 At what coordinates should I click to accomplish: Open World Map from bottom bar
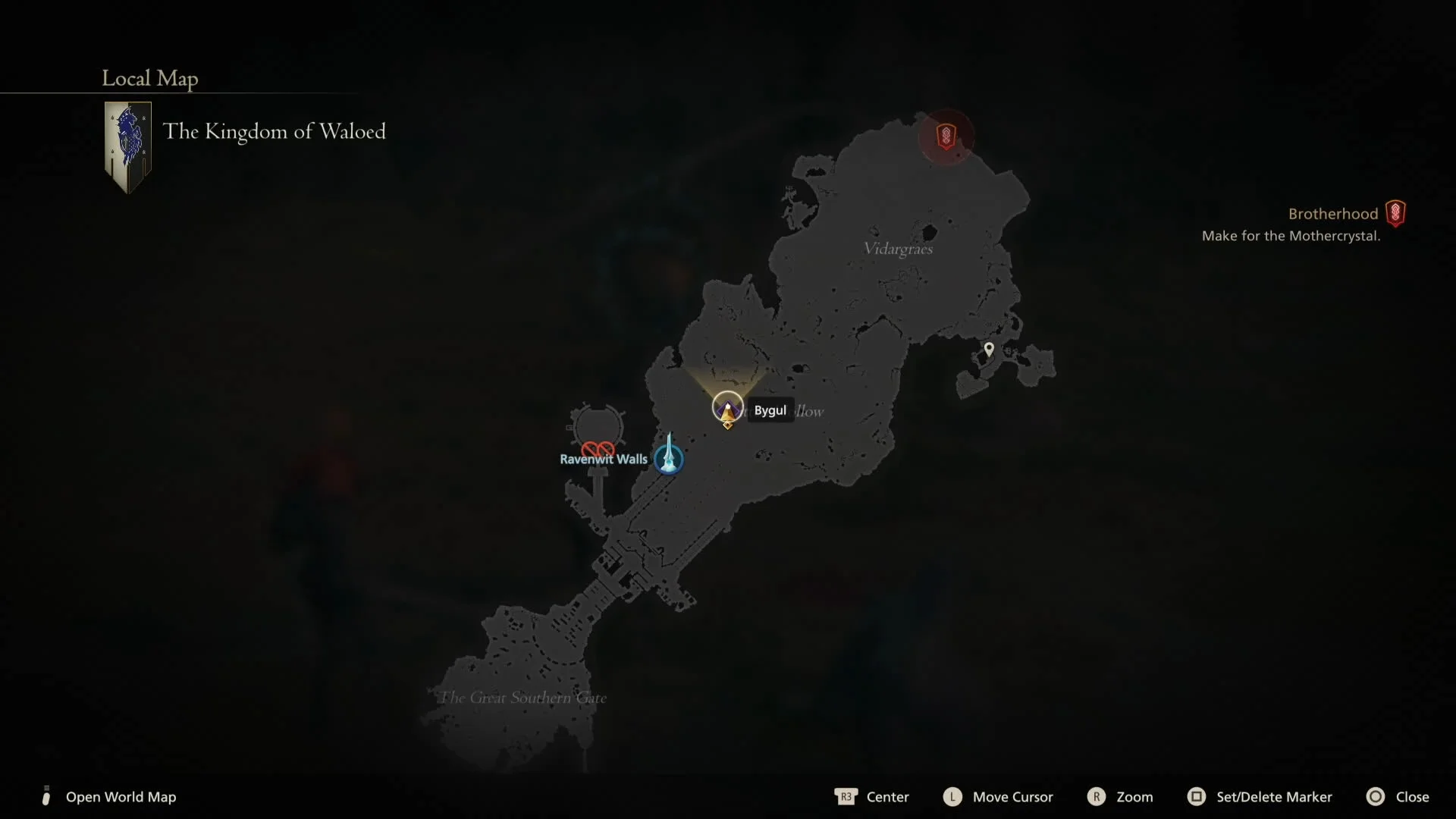tap(121, 797)
